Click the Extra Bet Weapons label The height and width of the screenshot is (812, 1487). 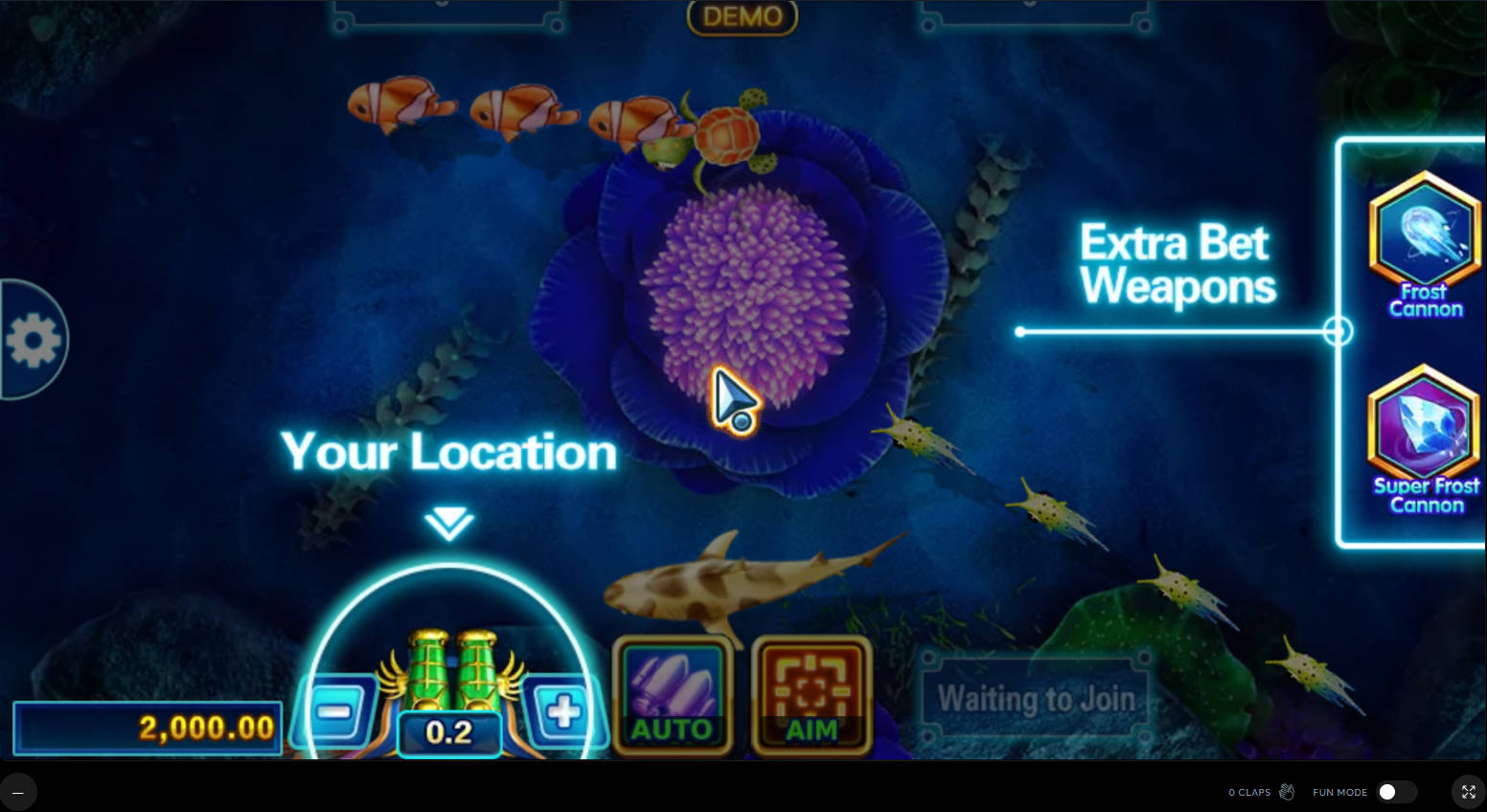pyautogui.click(x=1177, y=263)
